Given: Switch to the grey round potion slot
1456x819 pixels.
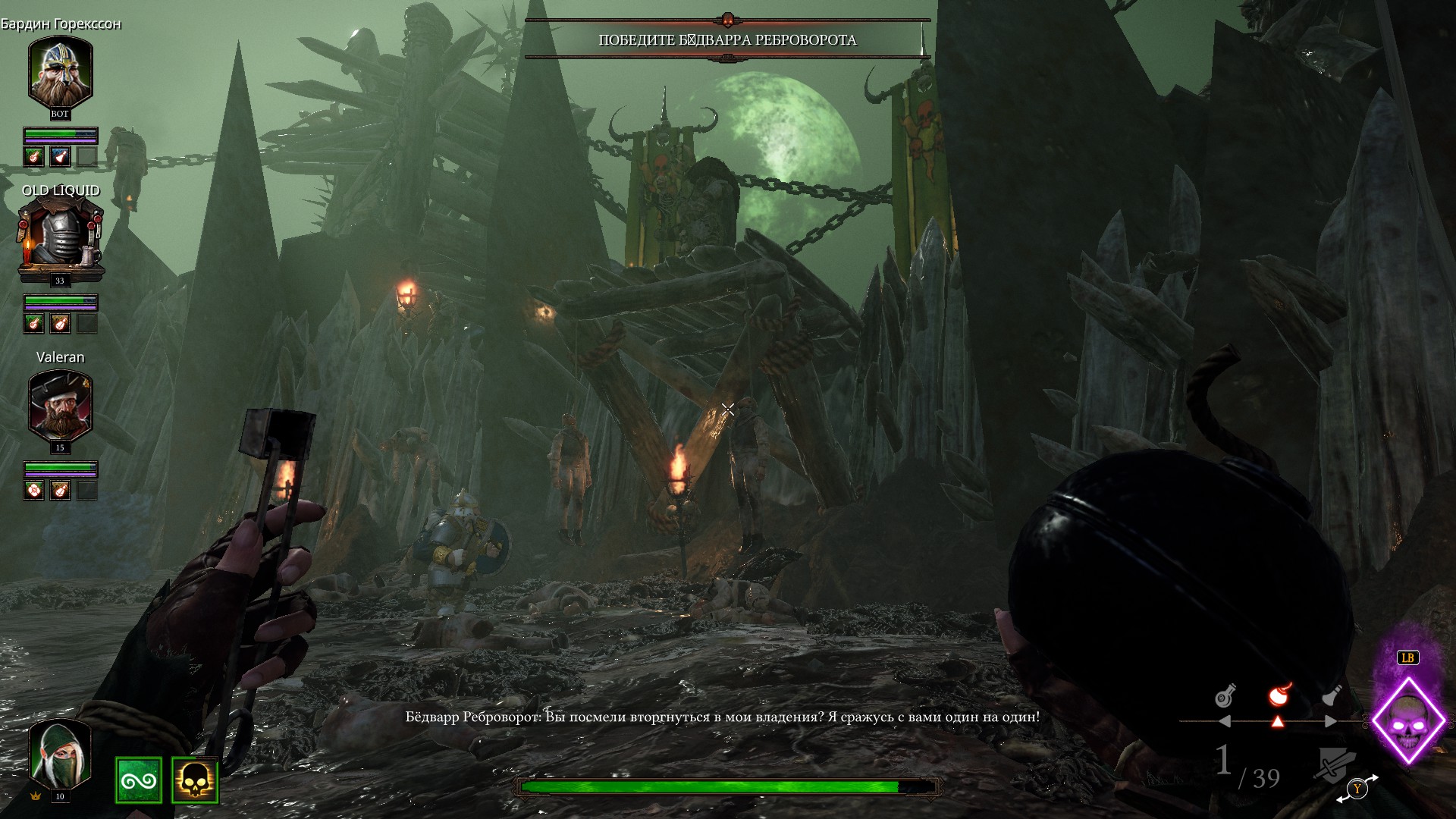Looking at the screenshot, I should [1225, 695].
